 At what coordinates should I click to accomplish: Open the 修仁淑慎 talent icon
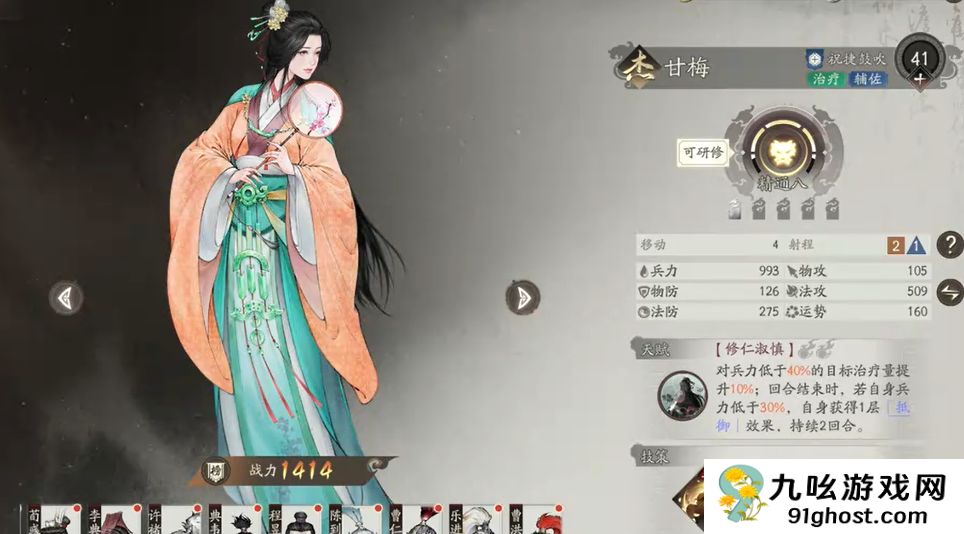[682, 395]
